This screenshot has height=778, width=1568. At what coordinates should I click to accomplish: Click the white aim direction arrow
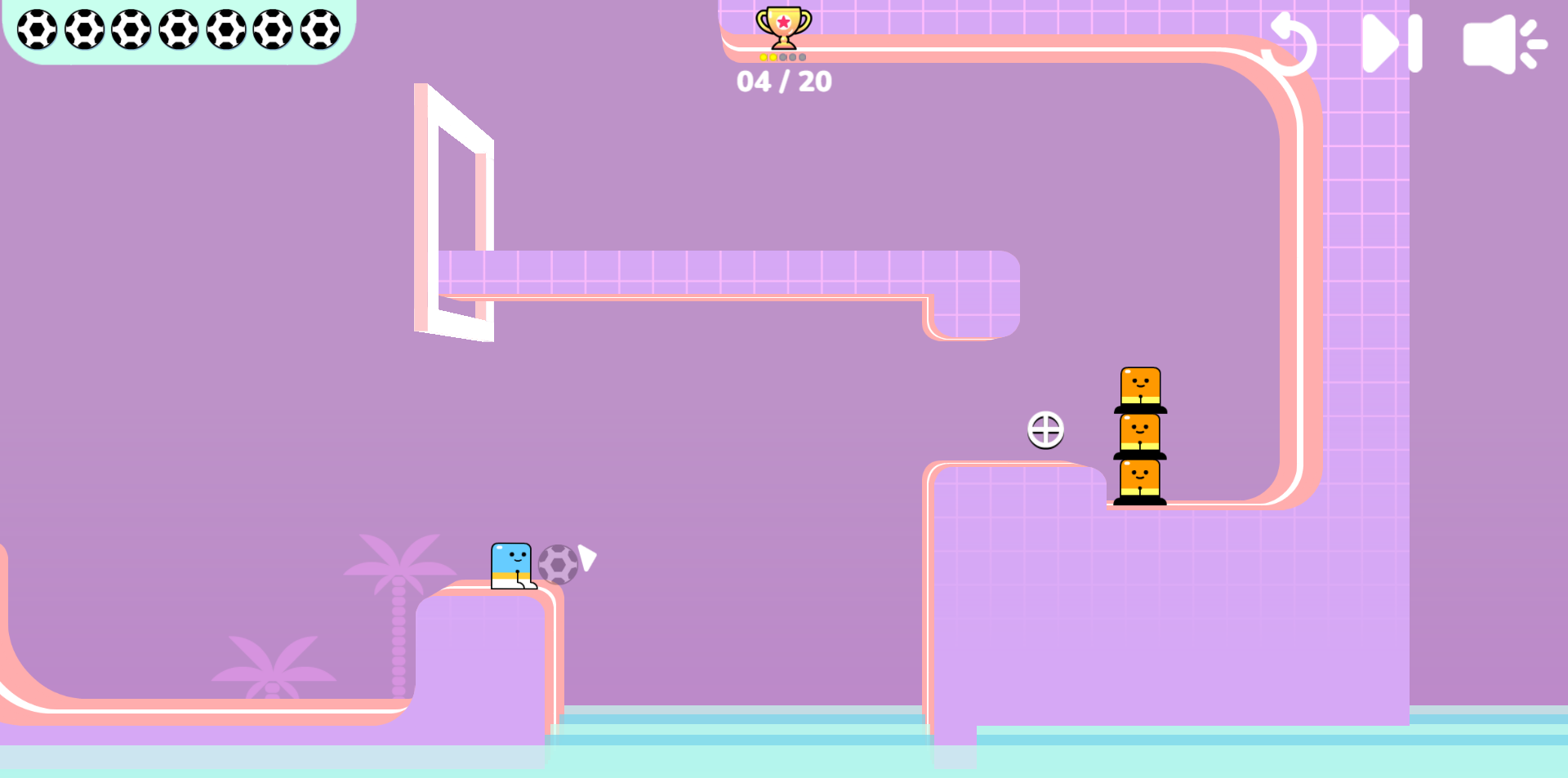coord(586,559)
